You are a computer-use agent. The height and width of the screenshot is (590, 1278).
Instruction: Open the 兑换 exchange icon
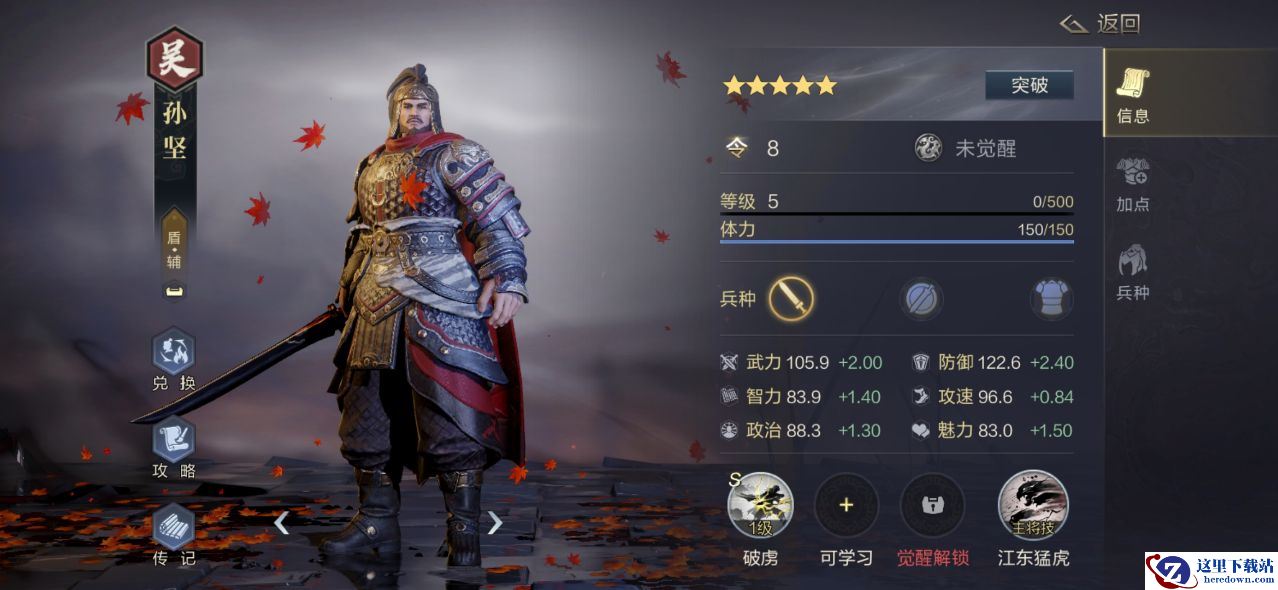coord(174,360)
